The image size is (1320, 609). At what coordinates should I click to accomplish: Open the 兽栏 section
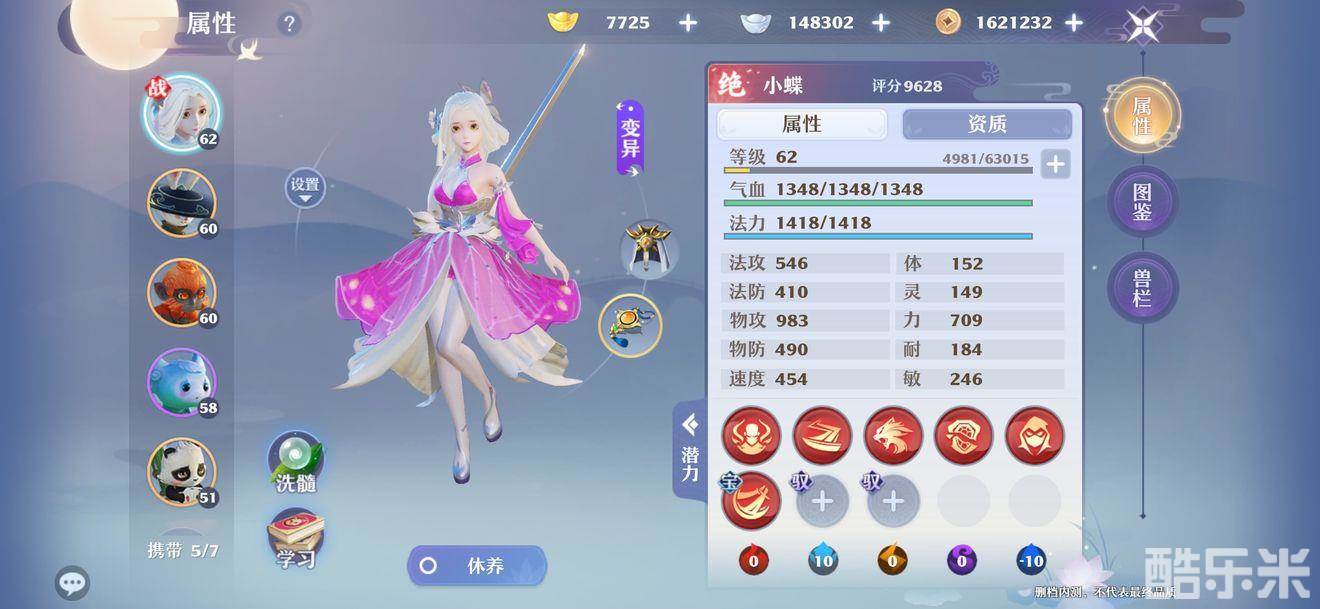(1142, 287)
